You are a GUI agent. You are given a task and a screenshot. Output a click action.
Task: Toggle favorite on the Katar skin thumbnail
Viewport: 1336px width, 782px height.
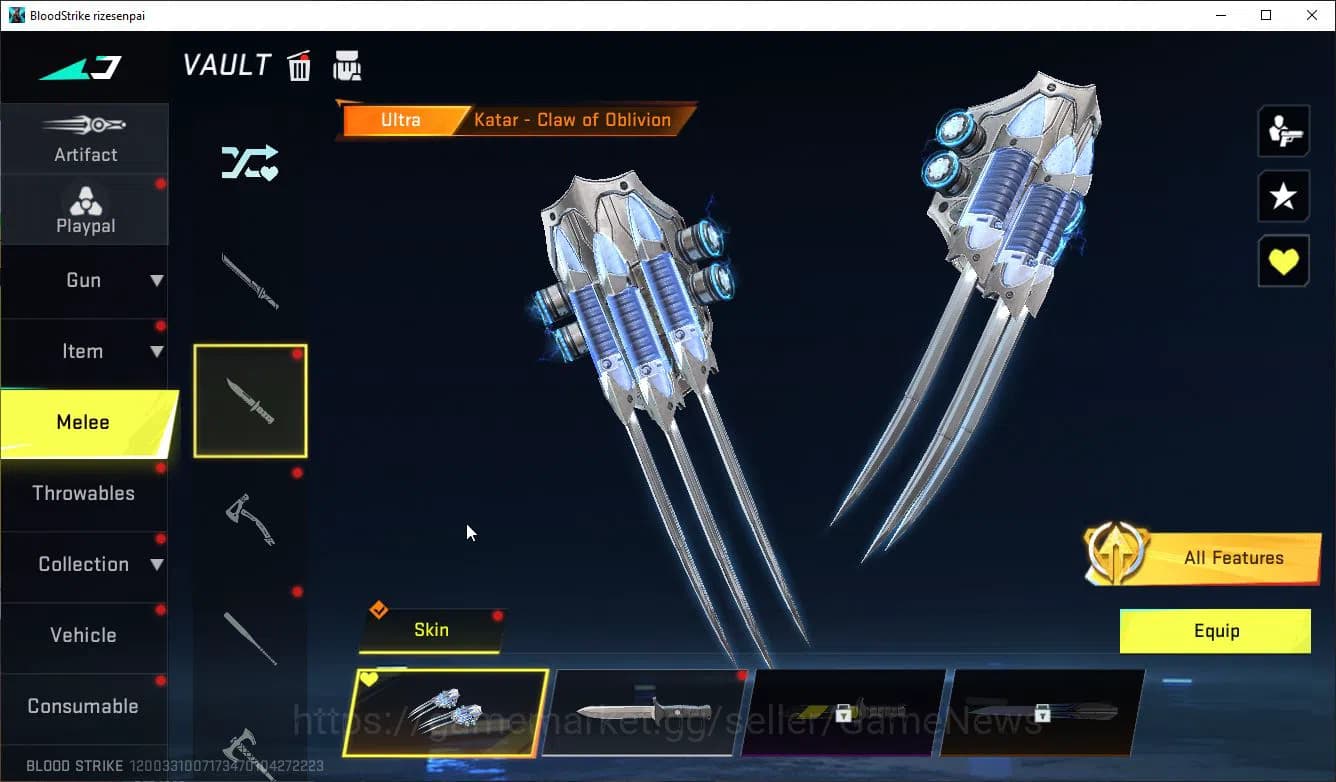[369, 678]
